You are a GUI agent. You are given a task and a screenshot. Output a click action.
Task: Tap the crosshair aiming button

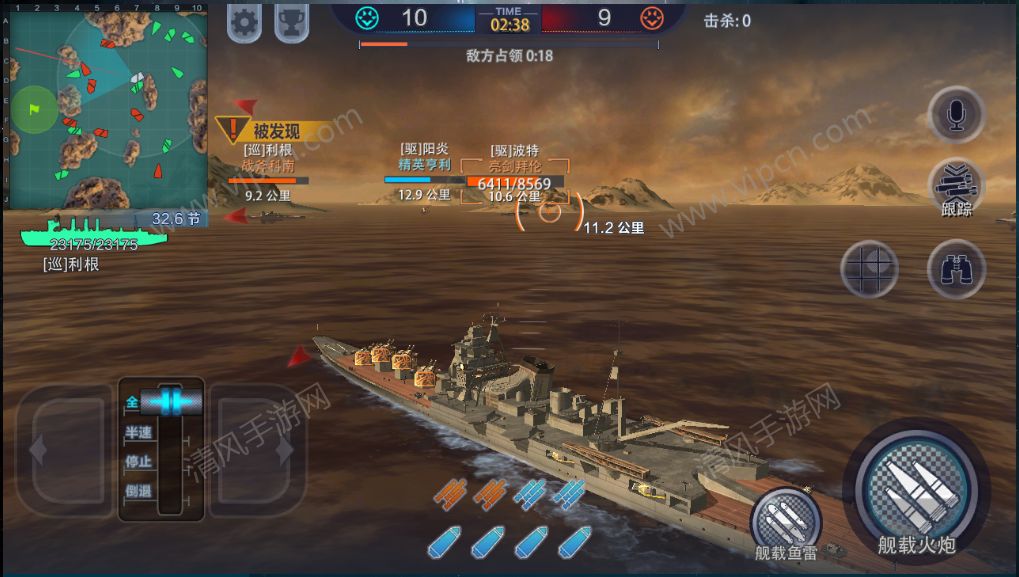(x=868, y=268)
